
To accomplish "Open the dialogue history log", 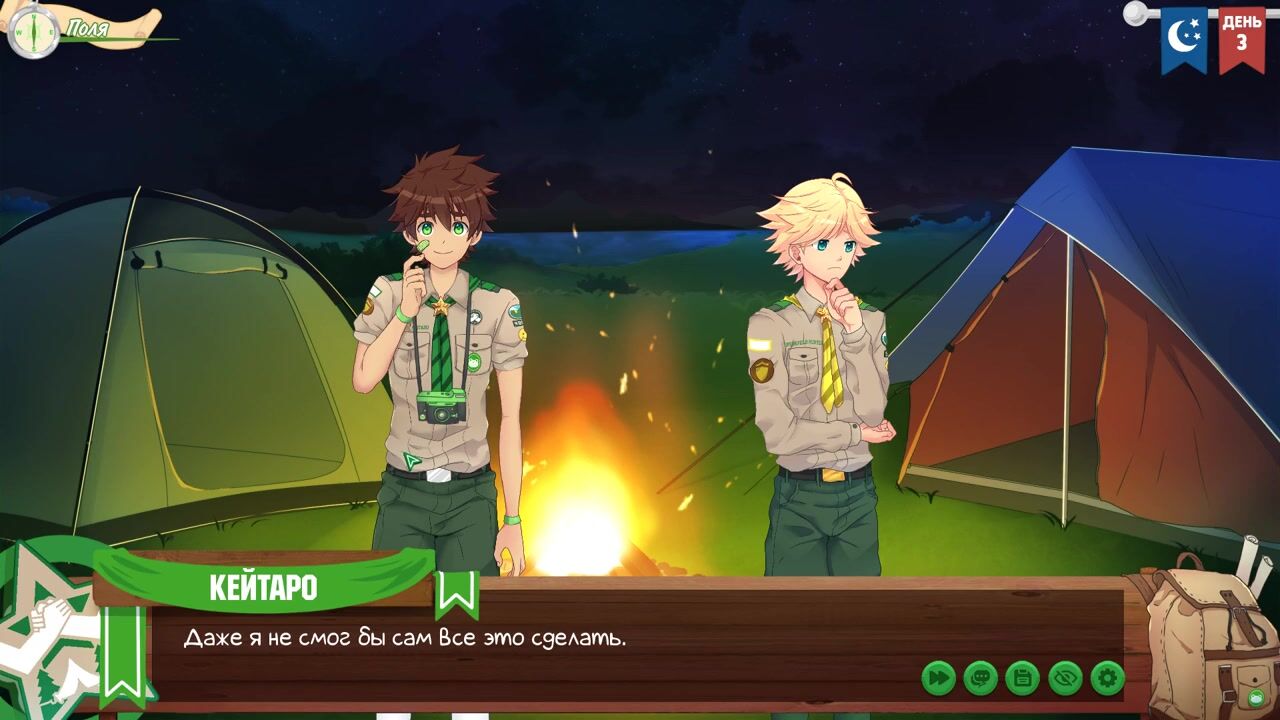I will 980,678.
